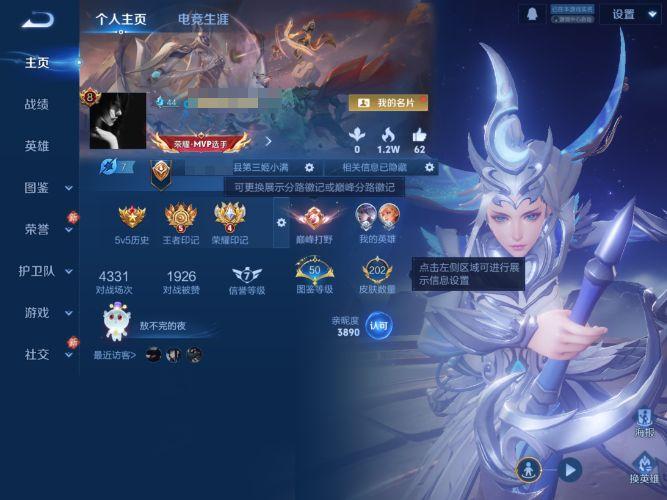Open the 战绩 sidebar section
The image size is (667, 500).
tap(37, 104)
